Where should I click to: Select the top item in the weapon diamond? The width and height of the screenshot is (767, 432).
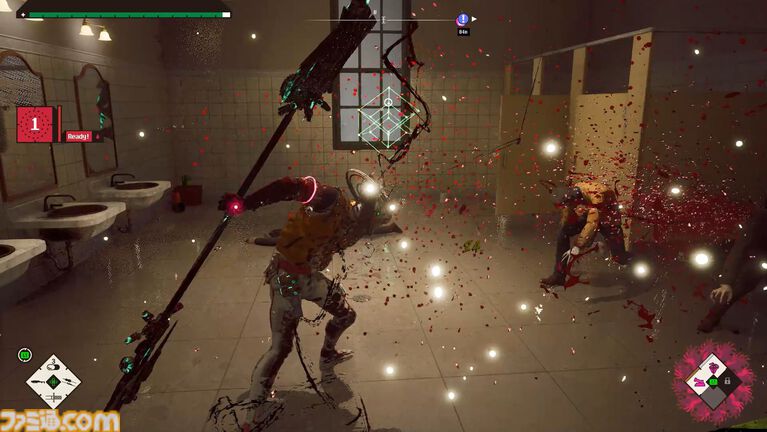(x=53, y=365)
